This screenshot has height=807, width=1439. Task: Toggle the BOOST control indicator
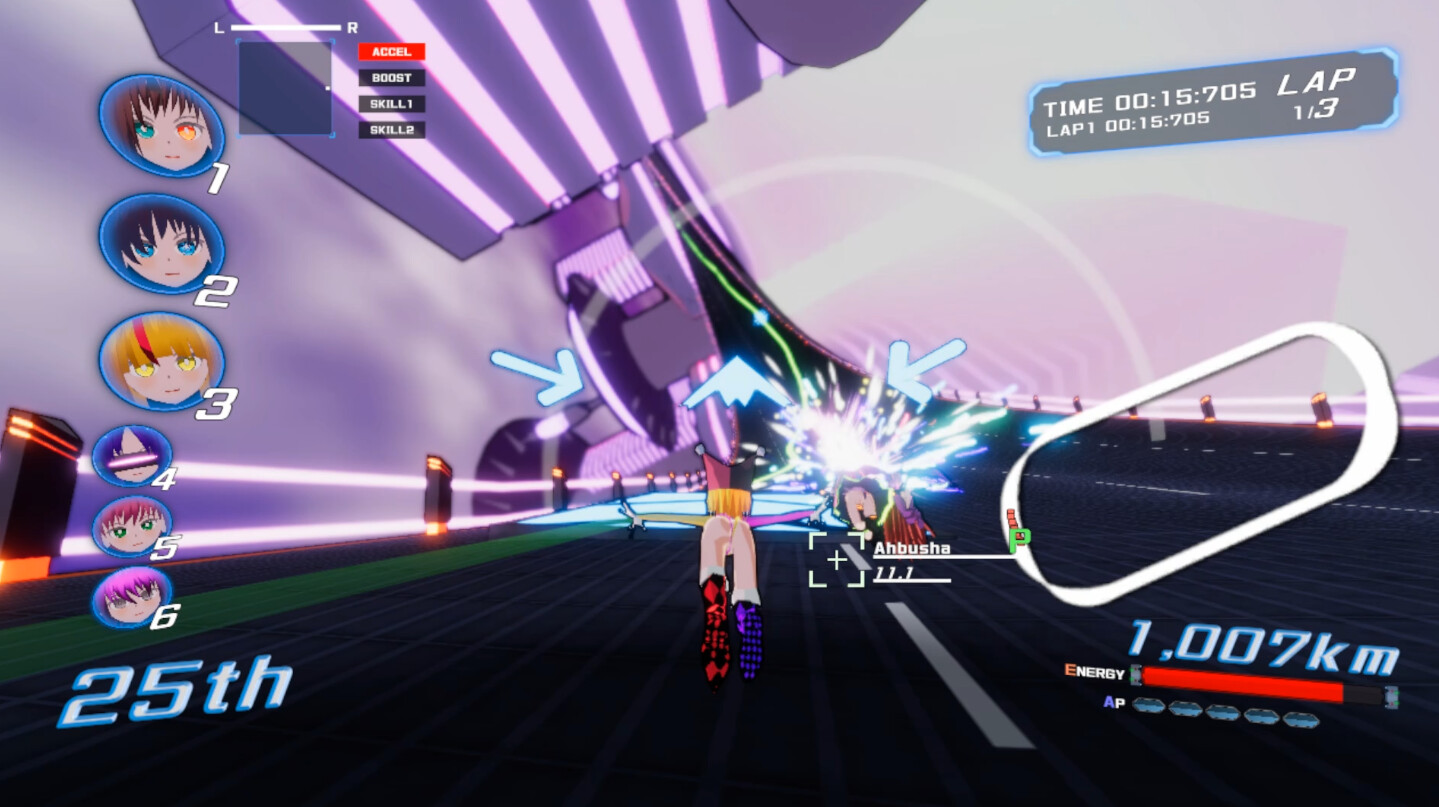pos(392,76)
